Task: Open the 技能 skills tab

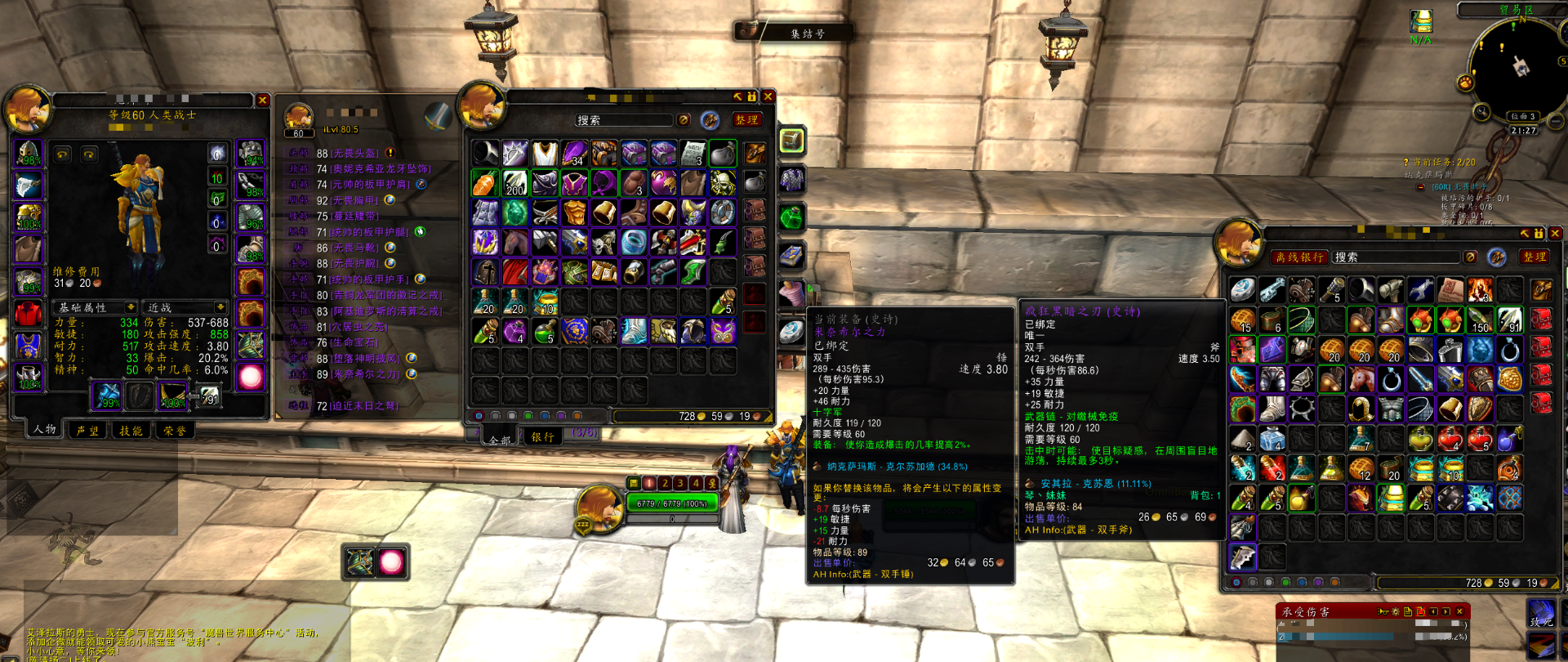Action: 131,431
